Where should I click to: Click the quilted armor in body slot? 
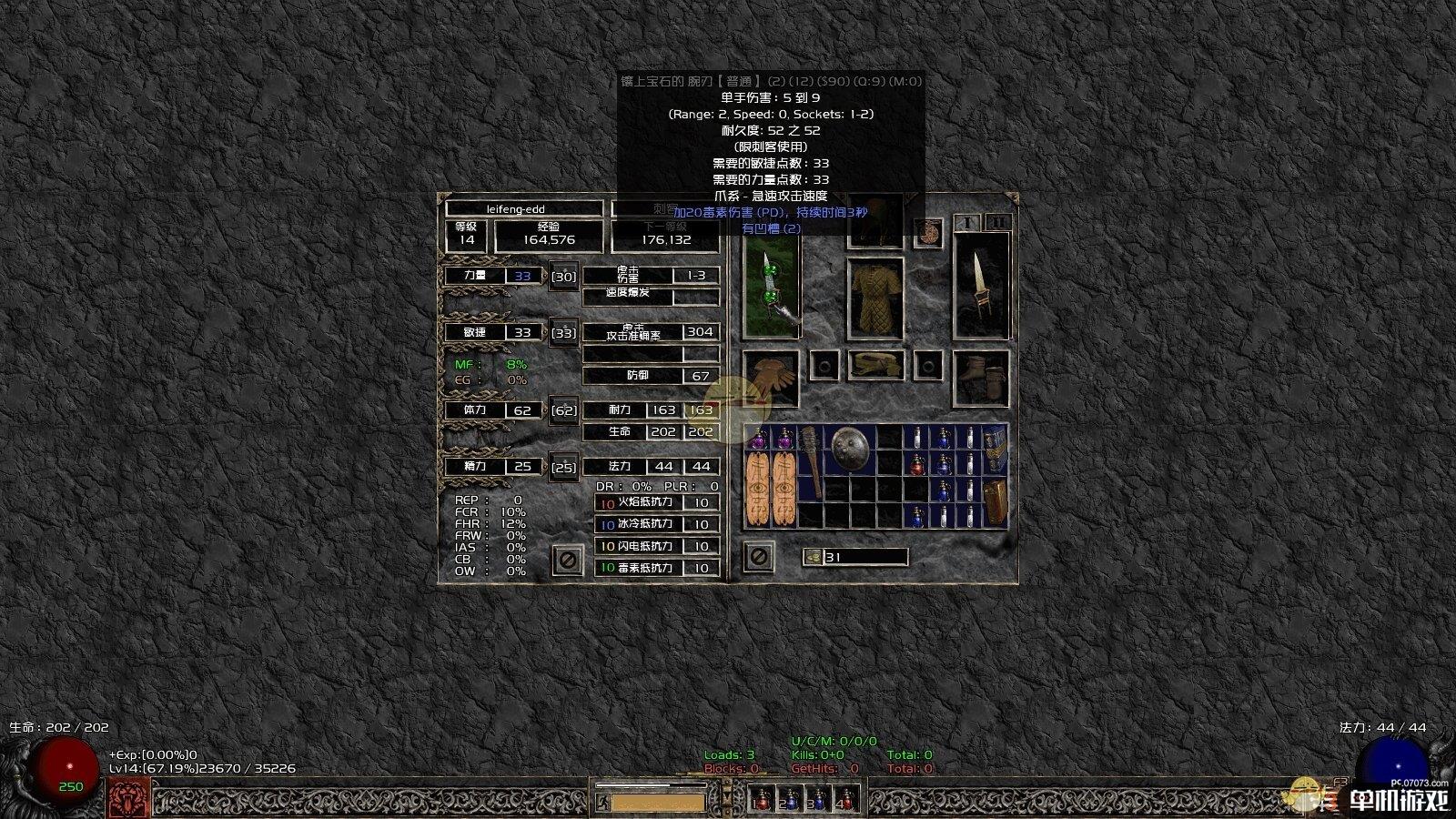coord(875,298)
